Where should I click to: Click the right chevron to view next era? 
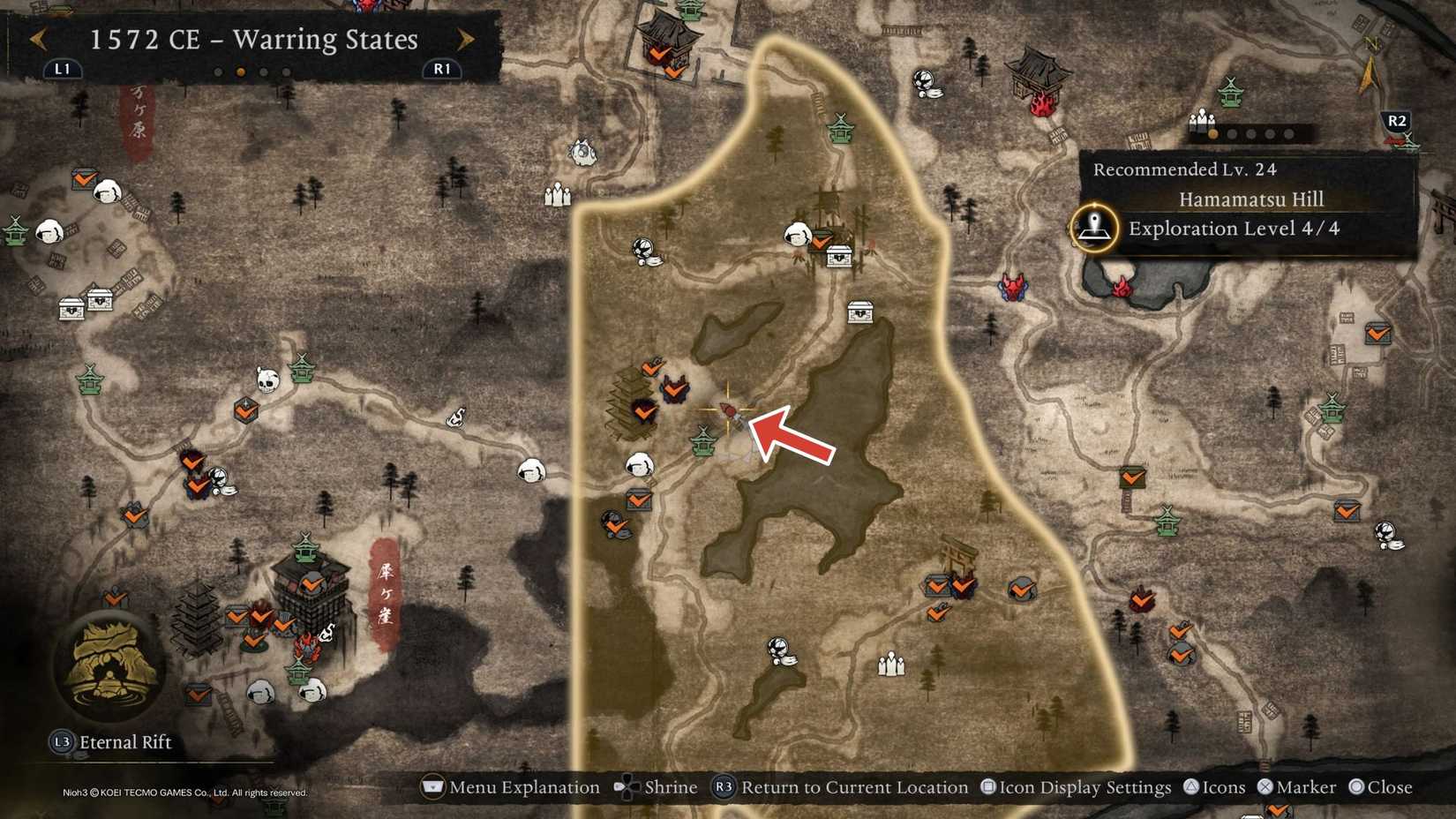tap(465, 40)
